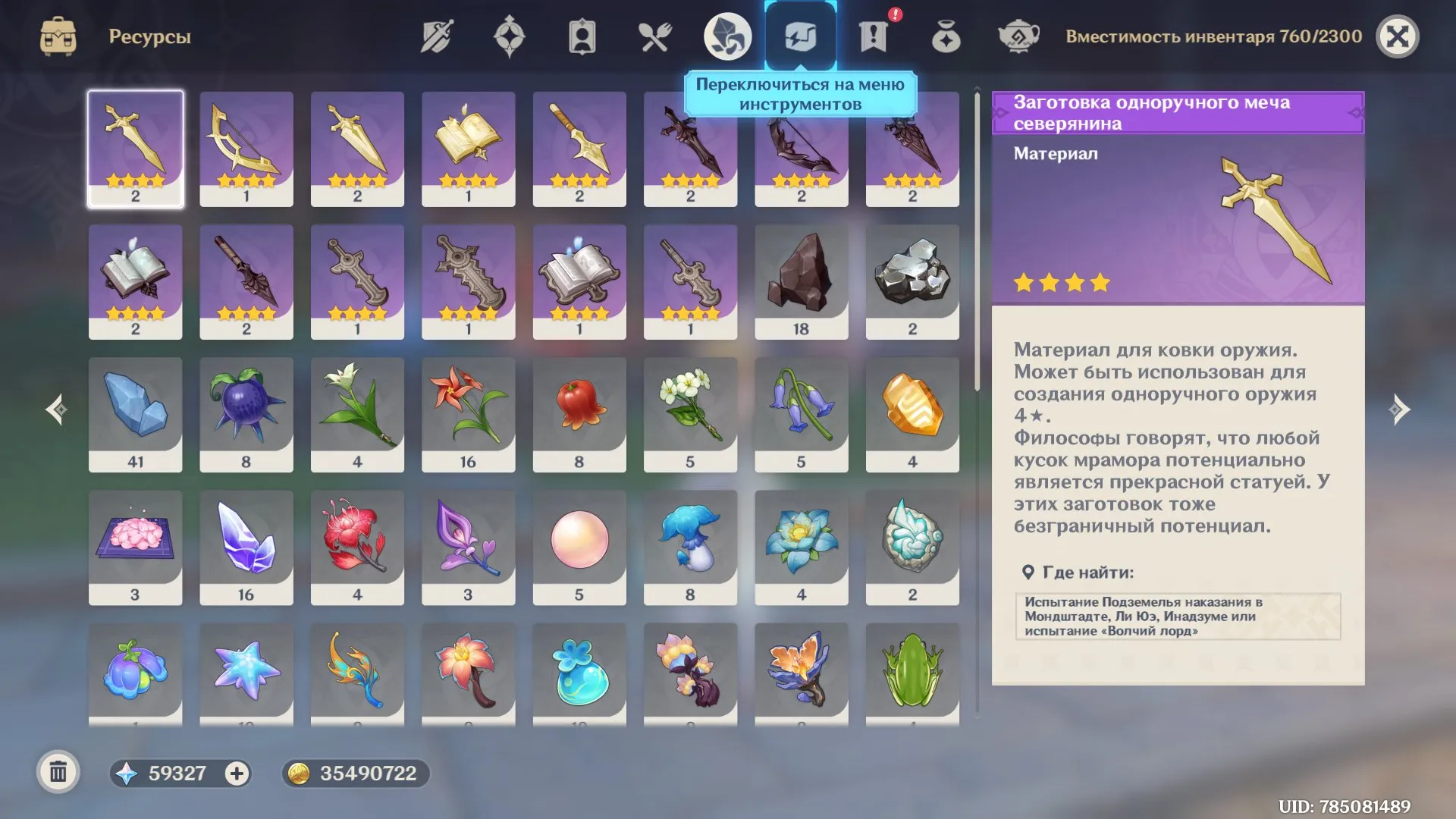Open the trash deletion mode
The width and height of the screenshot is (1456, 819).
(x=57, y=774)
